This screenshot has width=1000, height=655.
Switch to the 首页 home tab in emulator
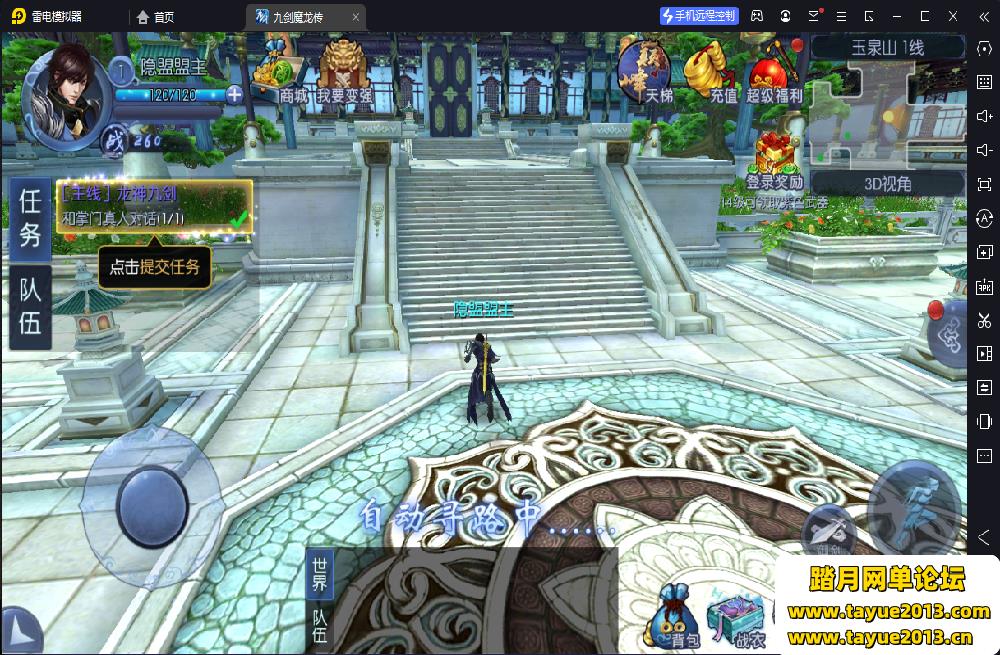point(155,17)
